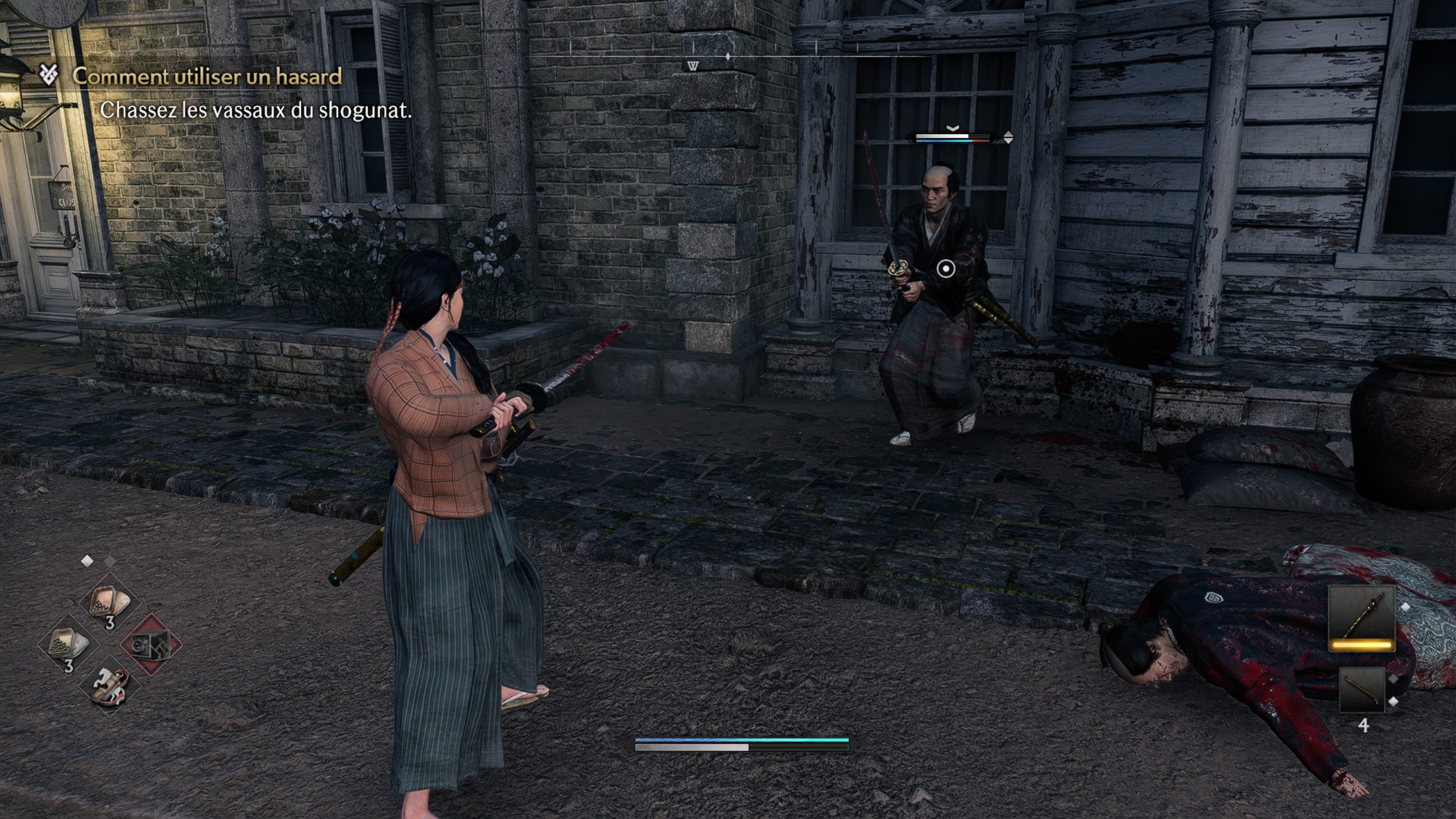
Task: Use the copper medicine pill tin
Action: pos(110,602)
